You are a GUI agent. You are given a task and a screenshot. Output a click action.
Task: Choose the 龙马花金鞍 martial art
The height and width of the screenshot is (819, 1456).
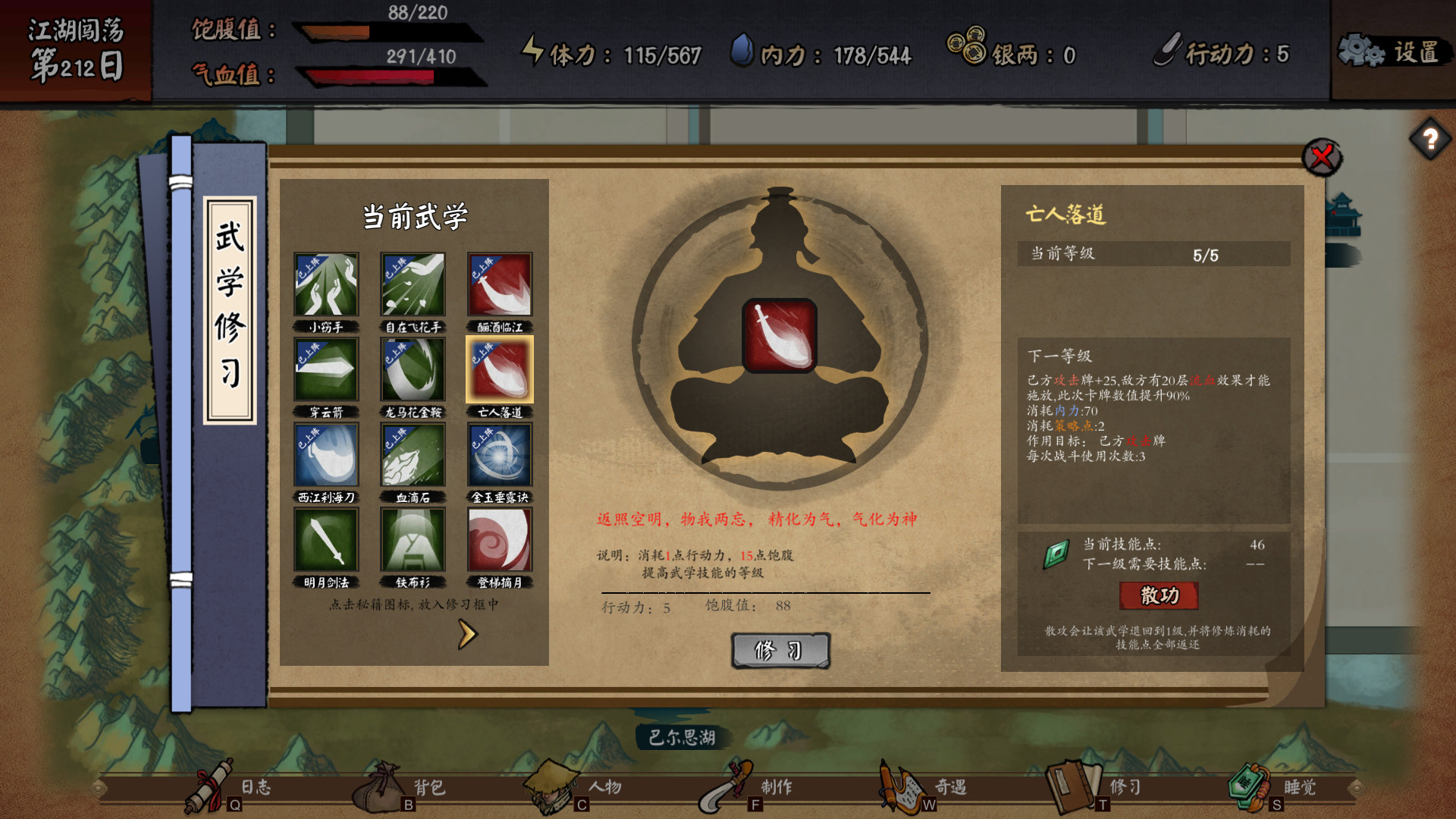[412, 369]
